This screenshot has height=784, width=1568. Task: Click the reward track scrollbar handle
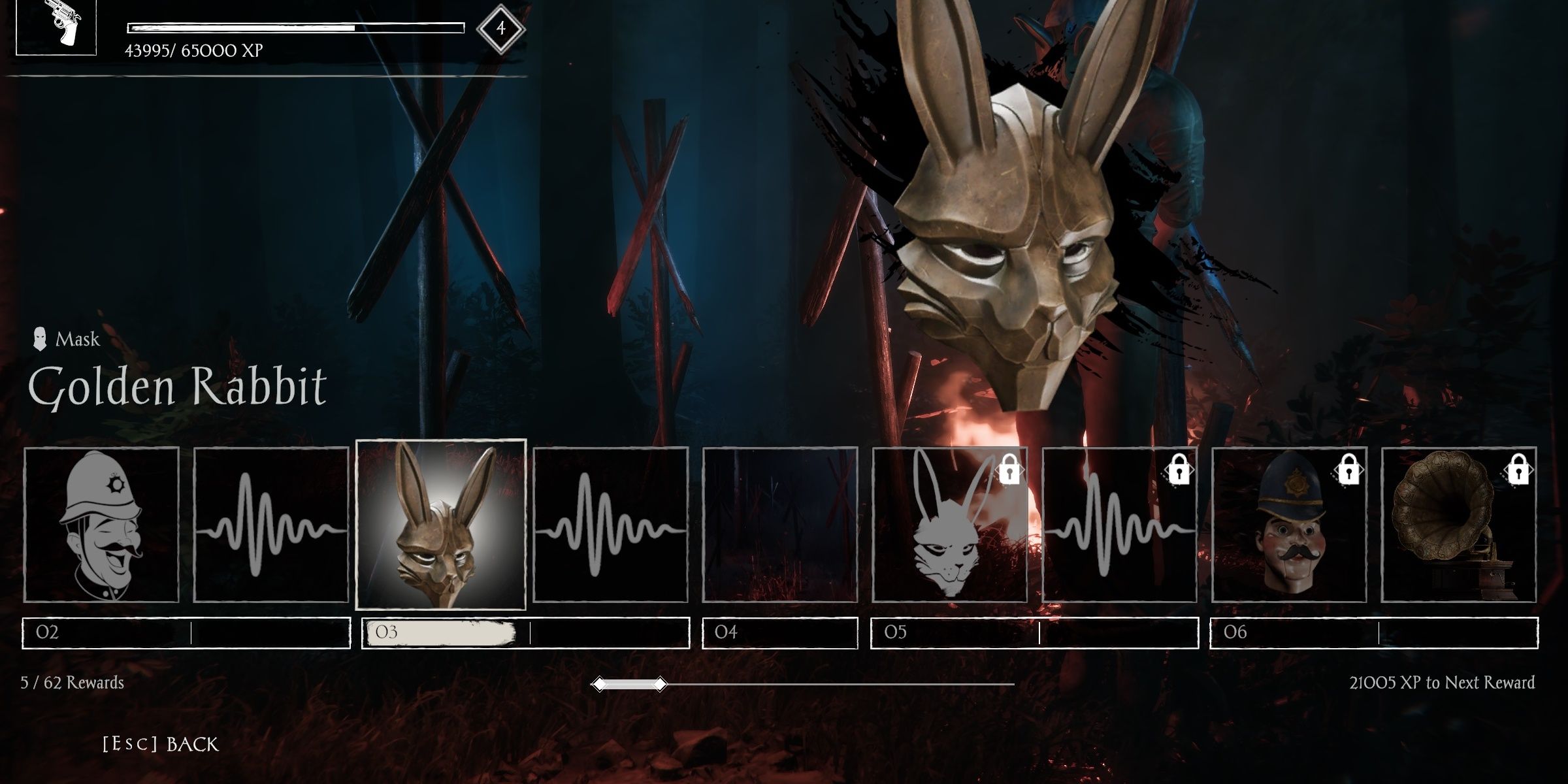[x=629, y=684]
